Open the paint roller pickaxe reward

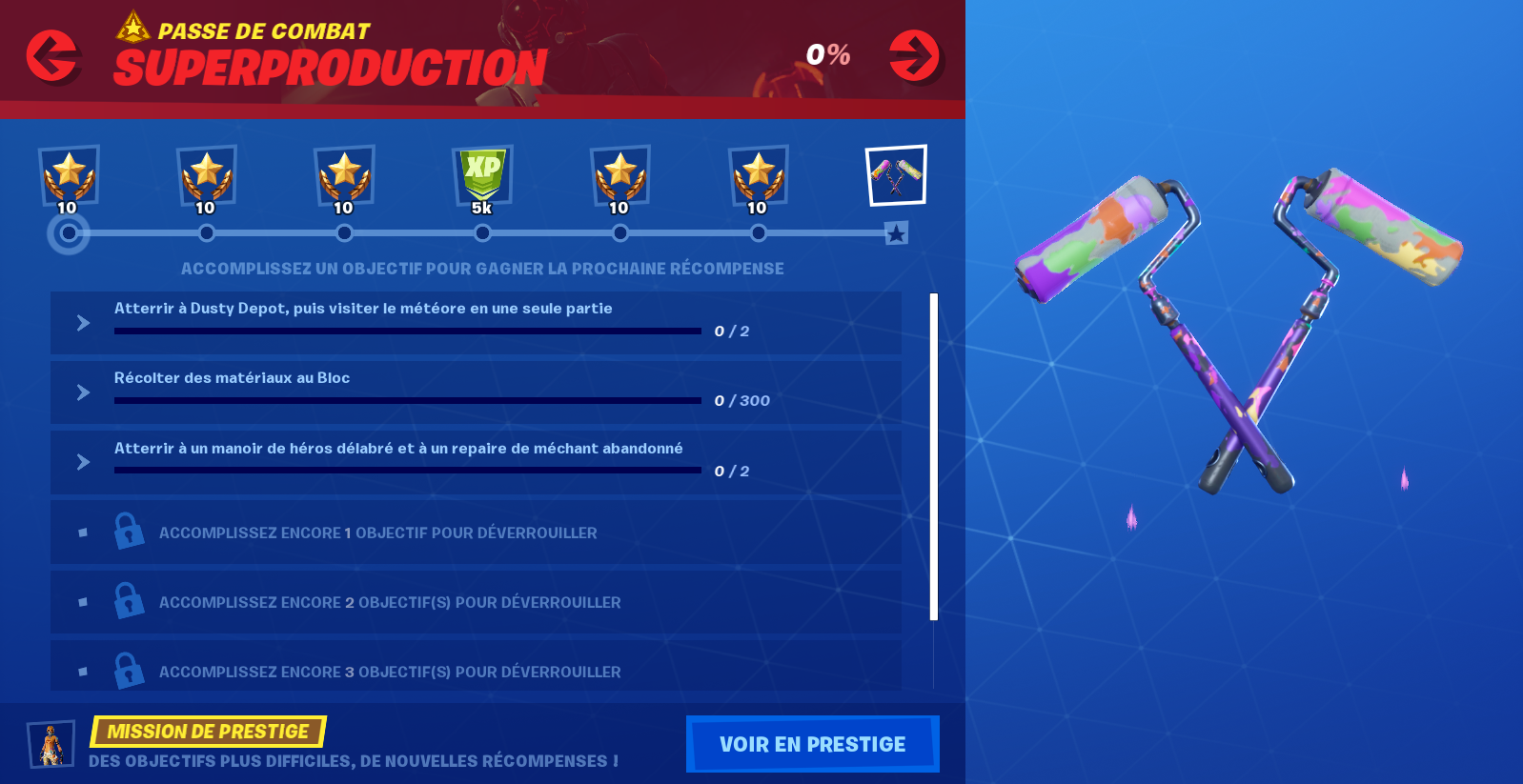tap(896, 174)
